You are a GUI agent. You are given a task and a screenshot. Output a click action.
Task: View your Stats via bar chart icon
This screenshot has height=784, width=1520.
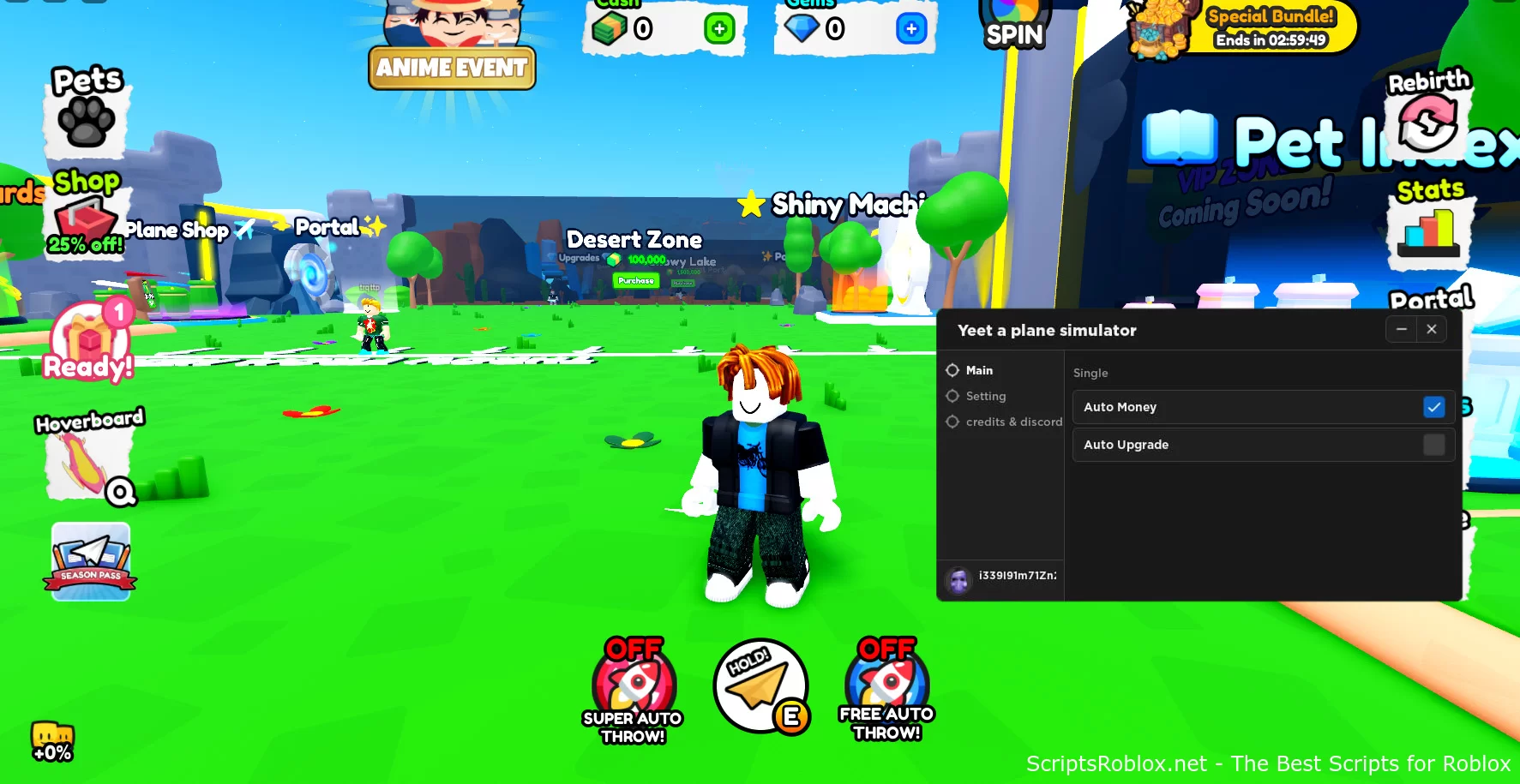point(1428,230)
